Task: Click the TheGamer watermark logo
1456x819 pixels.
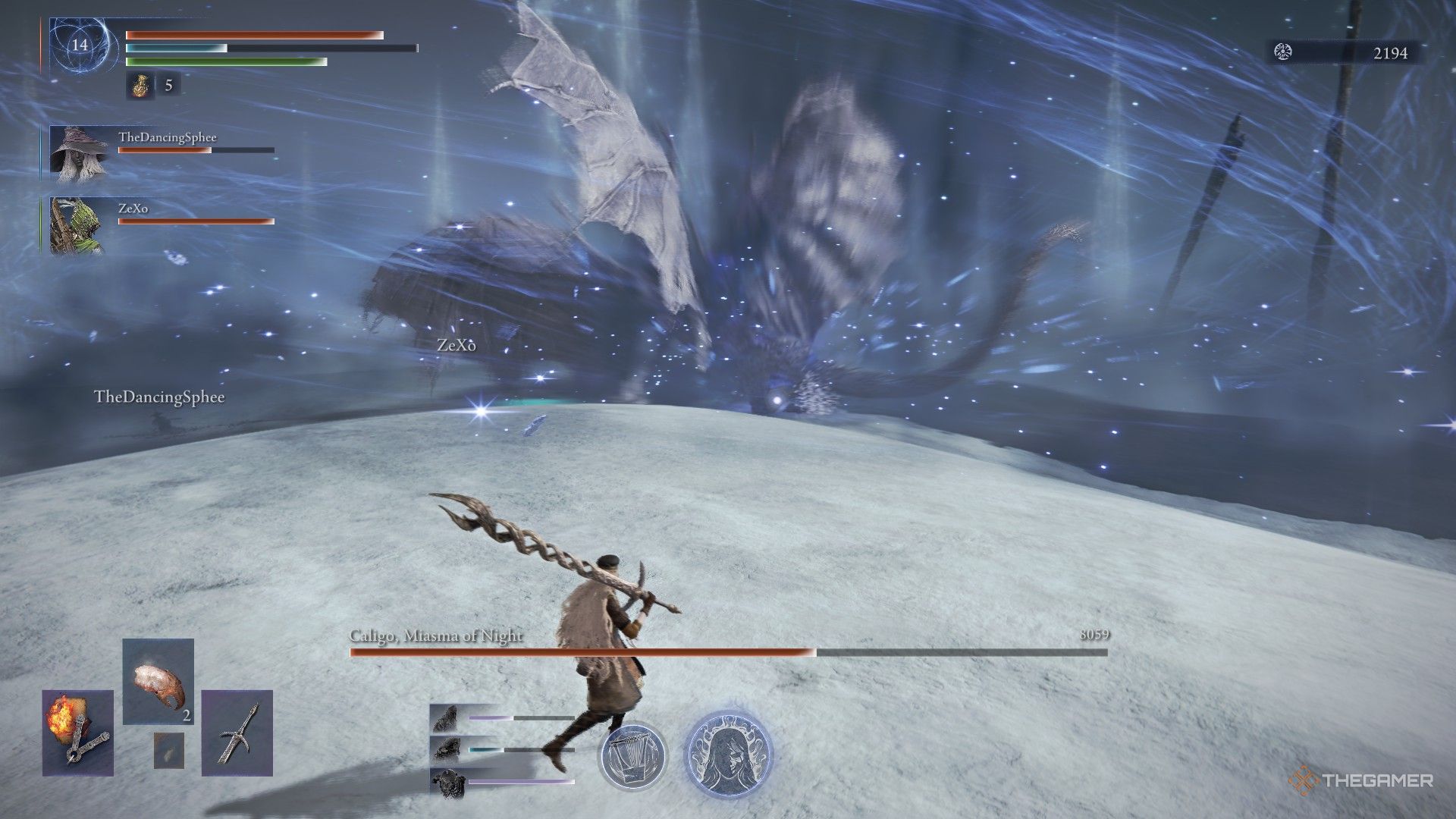Action: click(1365, 777)
